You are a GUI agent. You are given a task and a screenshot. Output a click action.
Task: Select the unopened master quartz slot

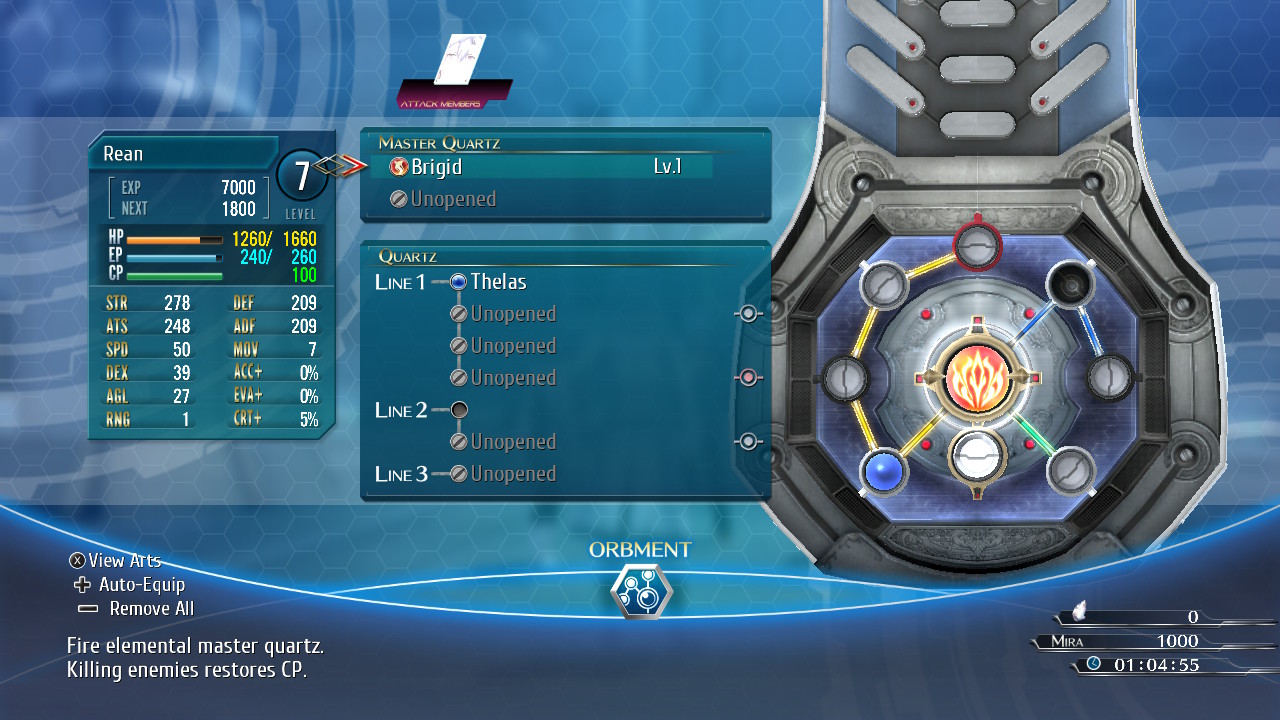click(455, 199)
